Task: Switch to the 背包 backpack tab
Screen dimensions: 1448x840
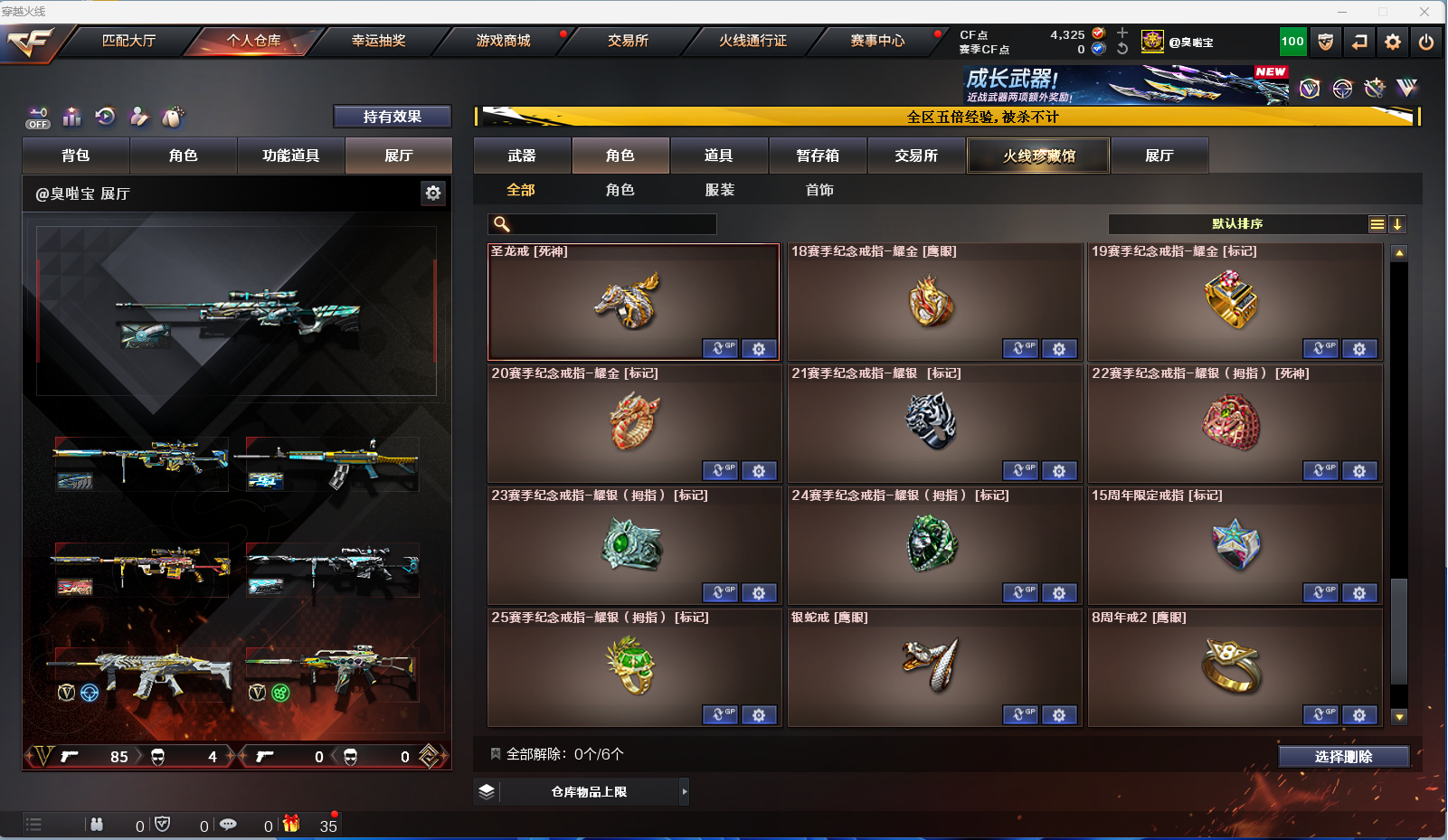Action: pyautogui.click(x=76, y=156)
